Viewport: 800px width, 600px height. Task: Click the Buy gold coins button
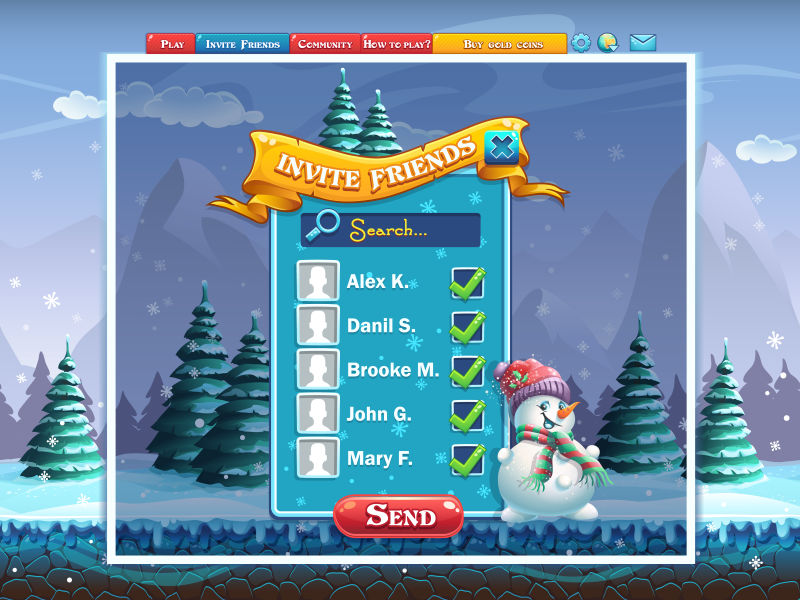(x=500, y=44)
